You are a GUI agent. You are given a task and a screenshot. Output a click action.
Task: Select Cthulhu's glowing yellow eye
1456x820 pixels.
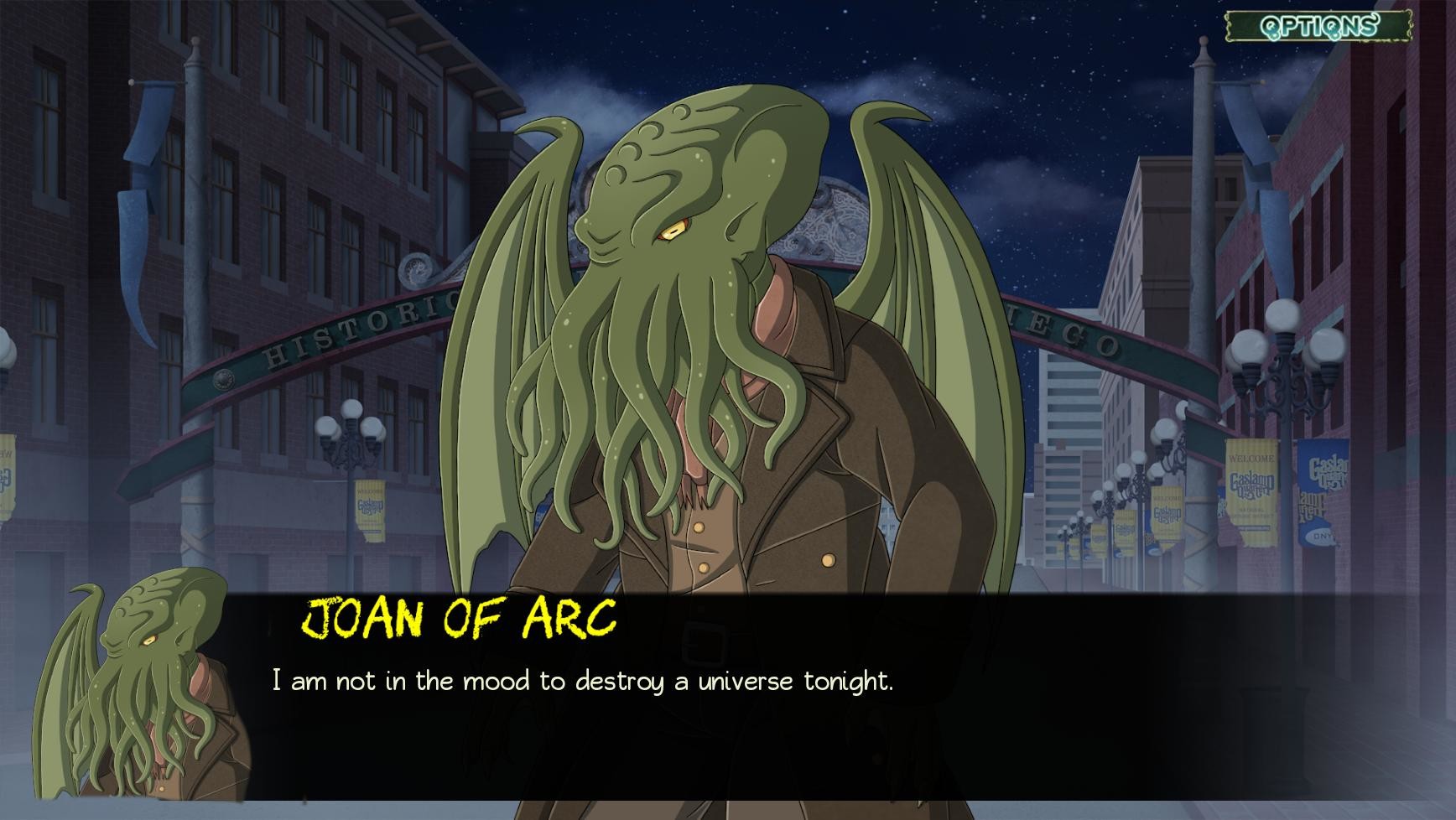pyautogui.click(x=673, y=229)
